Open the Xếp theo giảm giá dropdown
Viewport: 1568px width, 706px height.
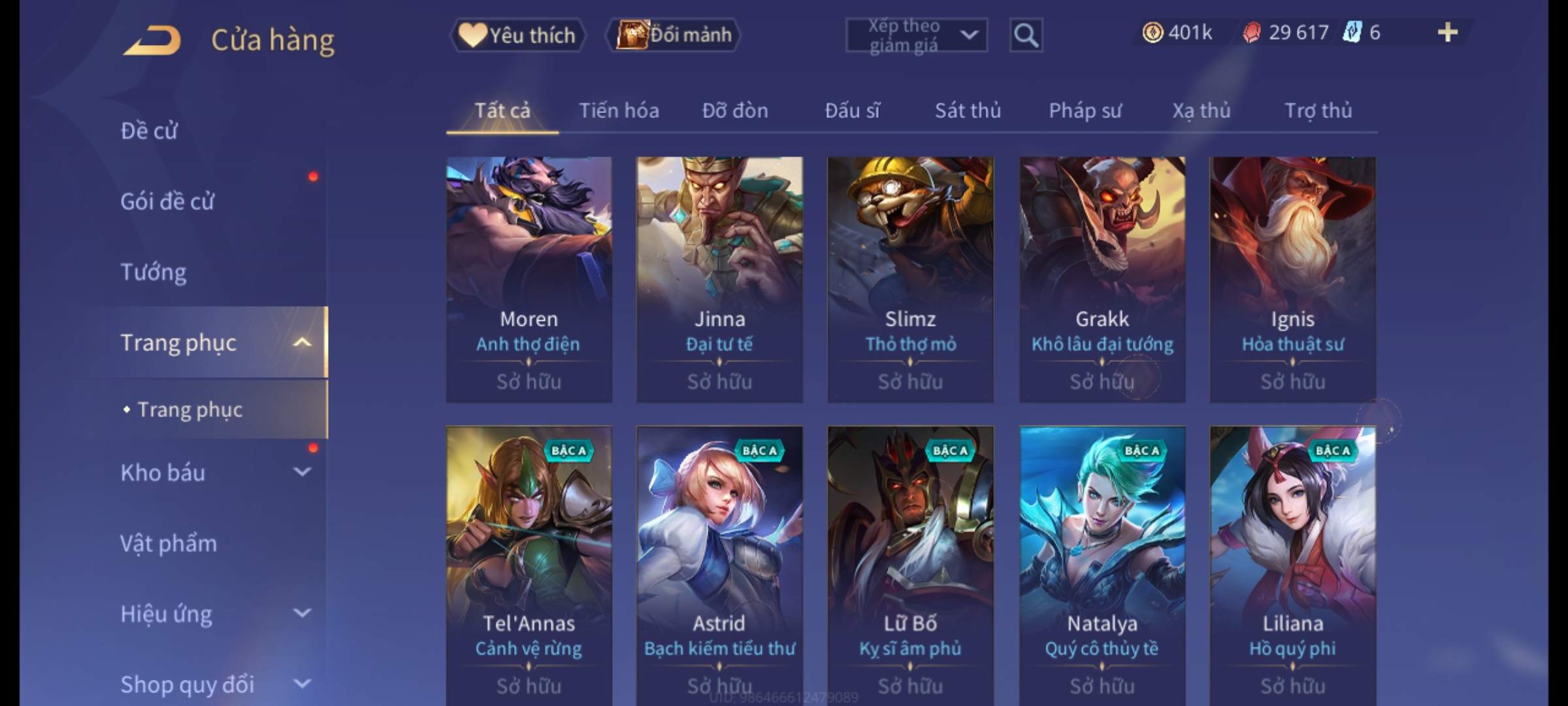pos(916,35)
